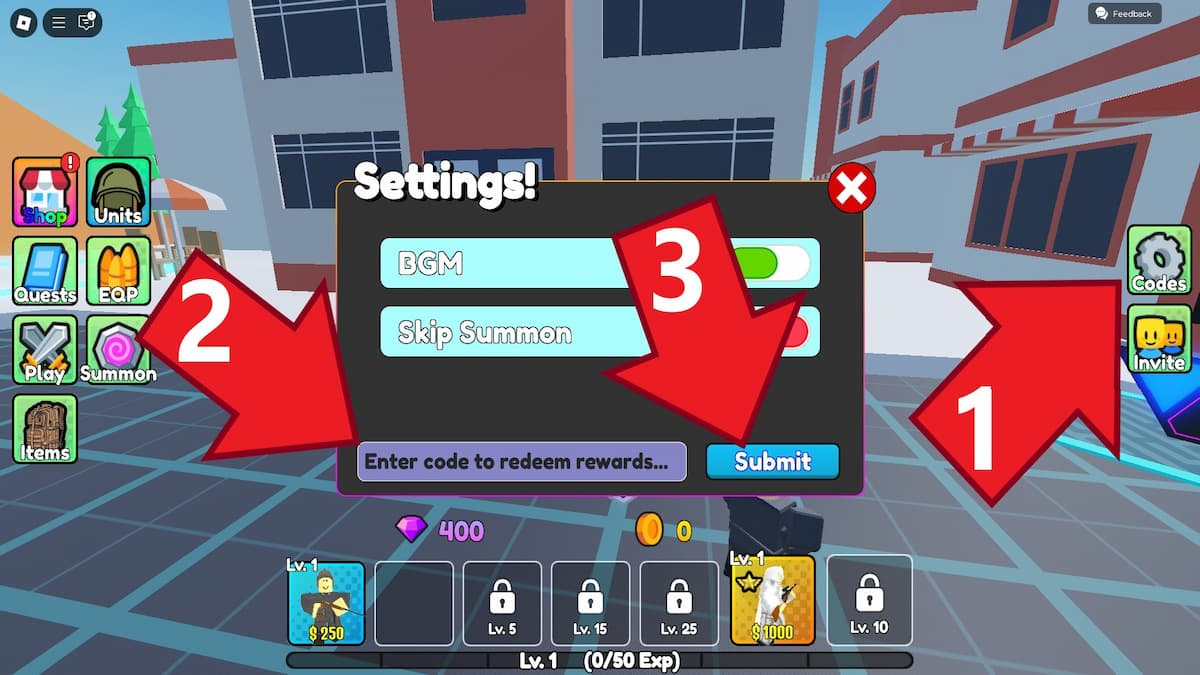Open the Shop menu

coord(44,192)
